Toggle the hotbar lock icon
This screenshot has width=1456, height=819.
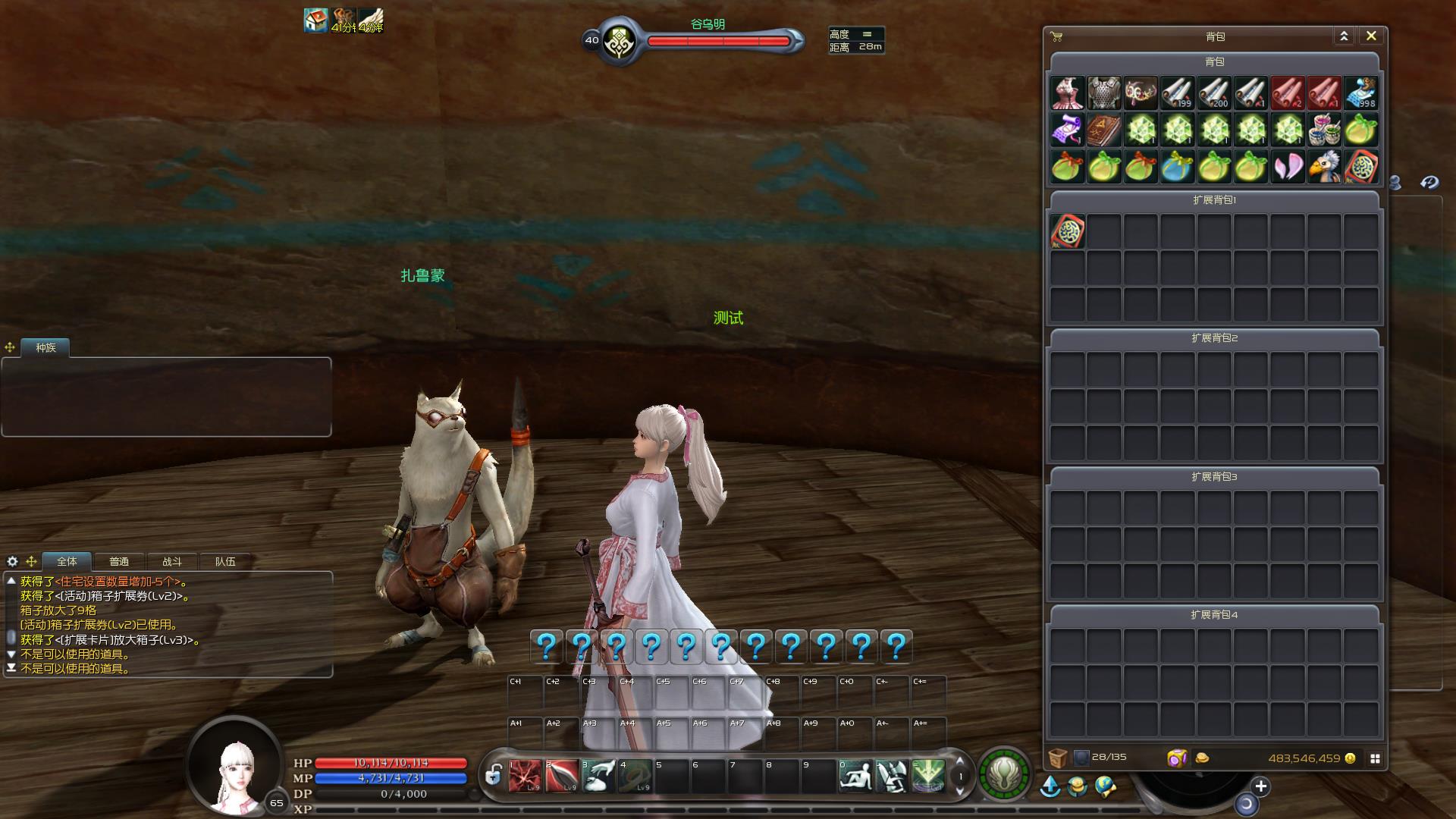coord(494,775)
